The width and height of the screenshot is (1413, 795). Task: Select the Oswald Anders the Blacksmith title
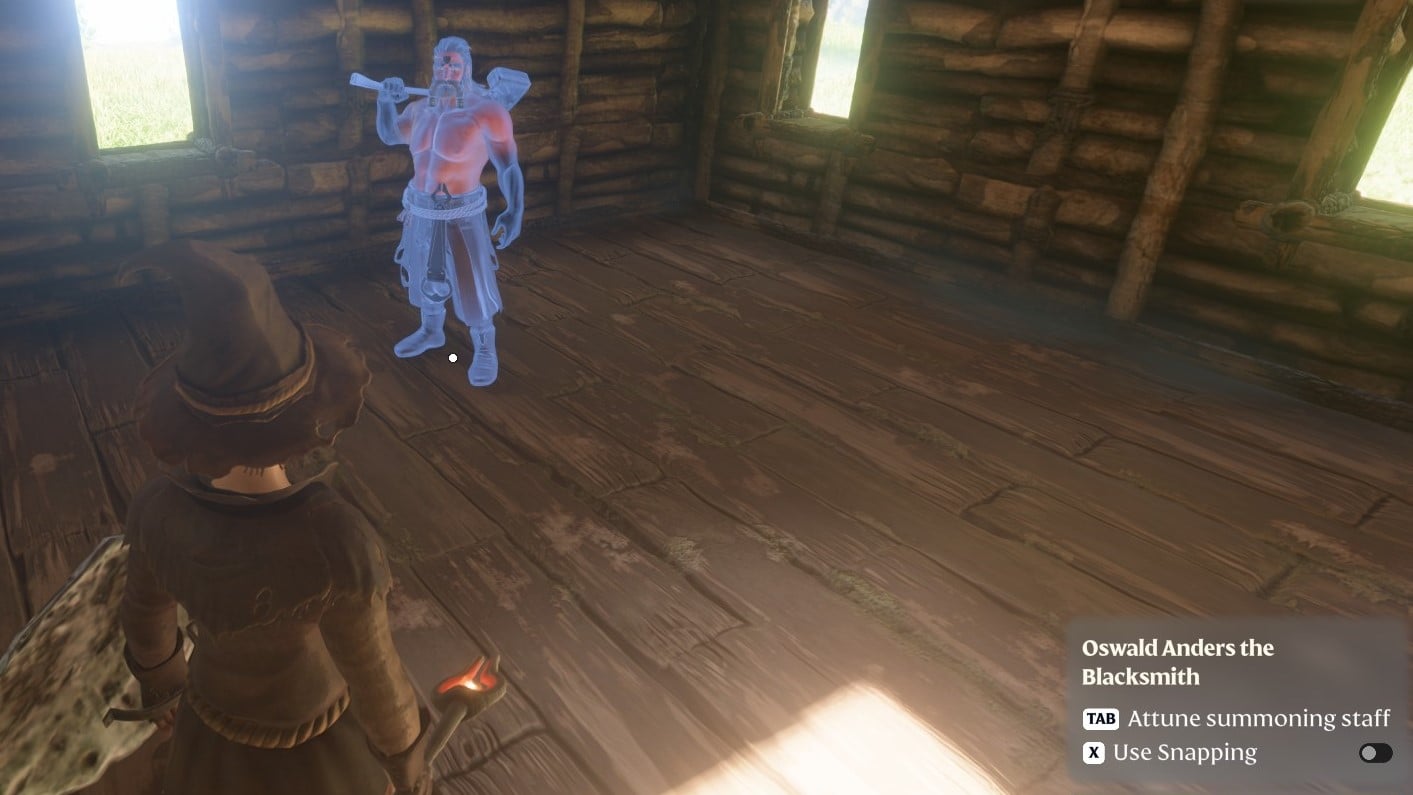pos(1178,660)
